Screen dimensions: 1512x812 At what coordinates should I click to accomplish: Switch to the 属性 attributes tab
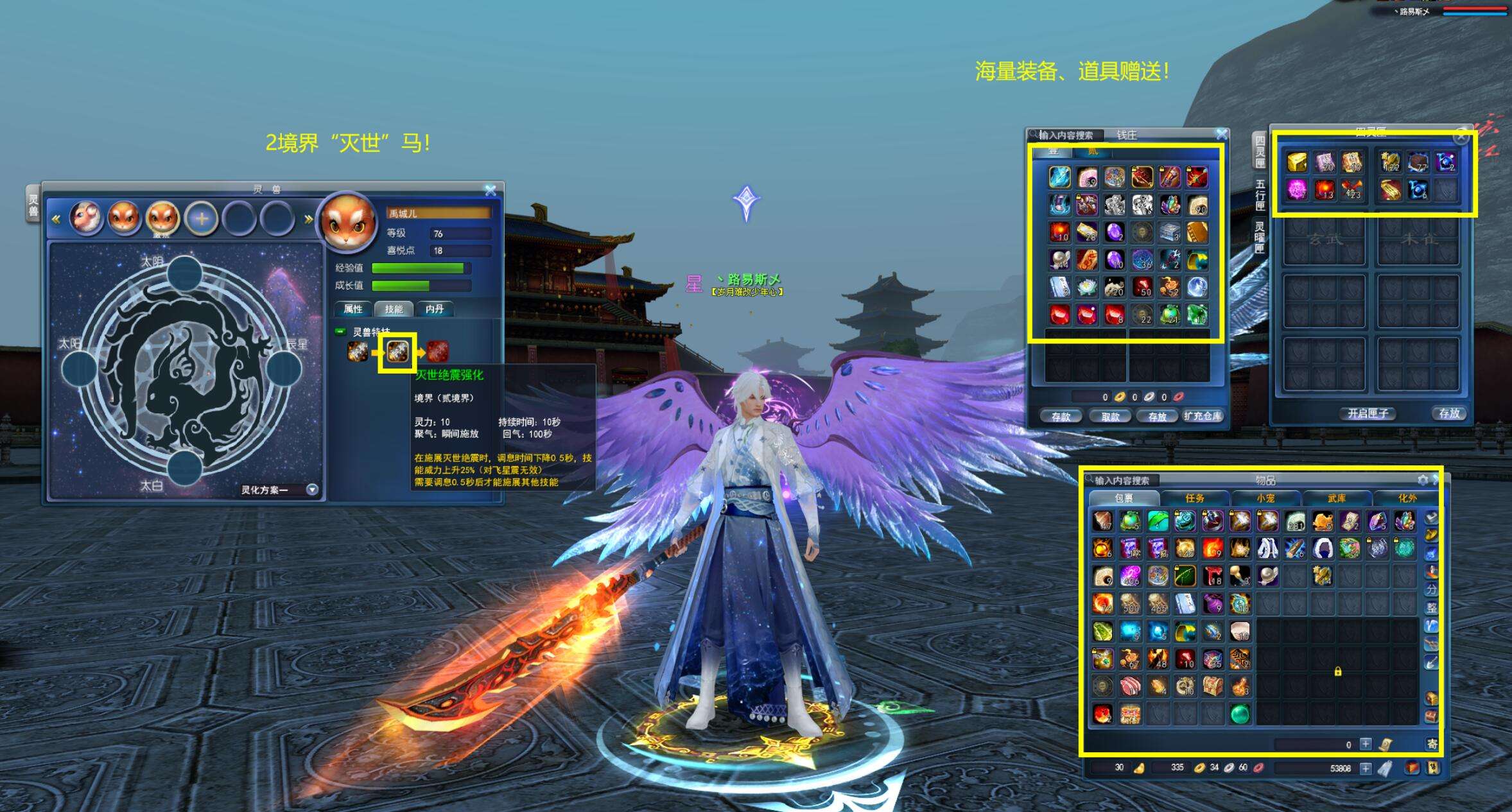[353, 309]
